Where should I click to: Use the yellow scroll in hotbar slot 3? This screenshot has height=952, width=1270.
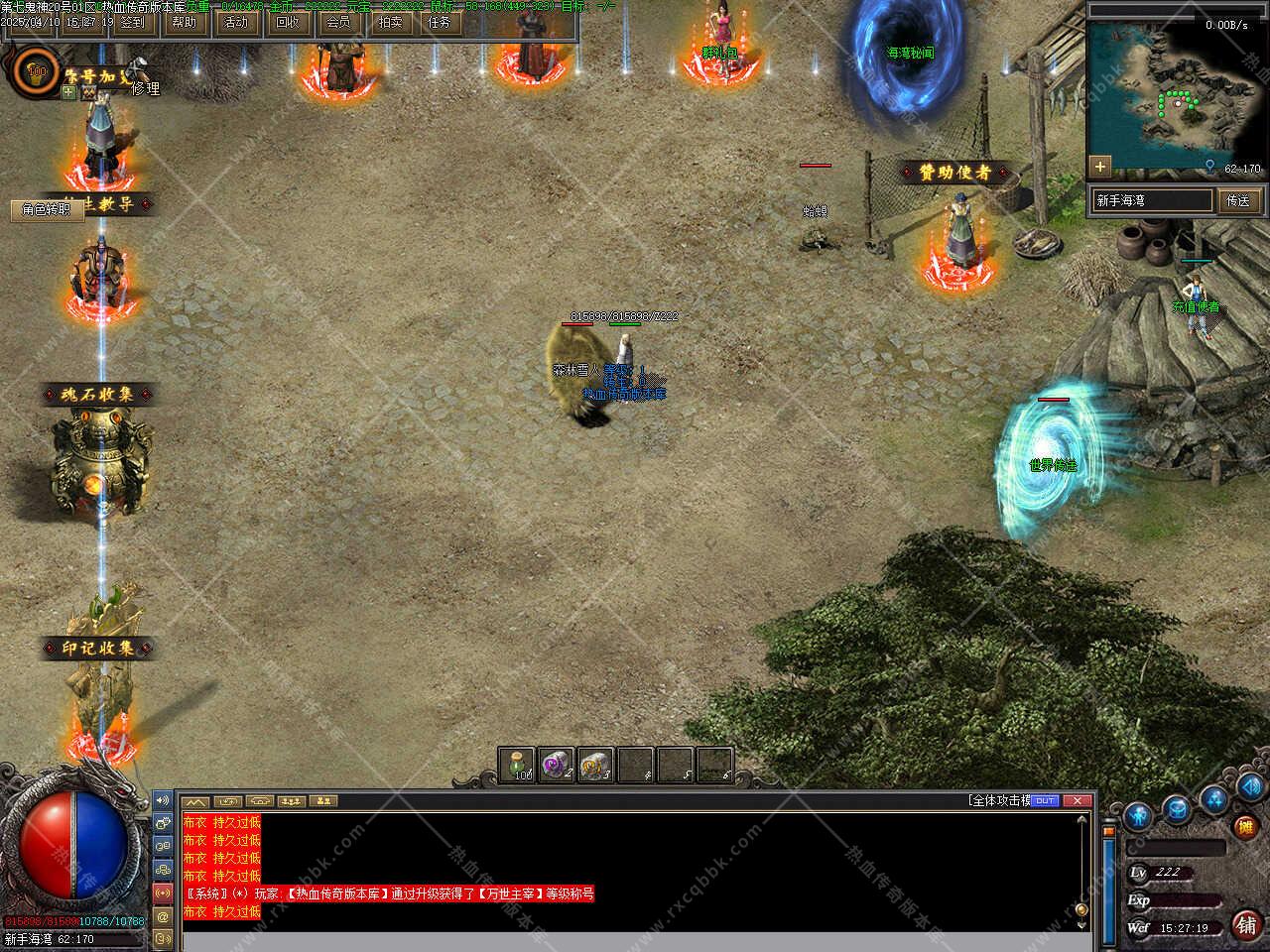[595, 765]
